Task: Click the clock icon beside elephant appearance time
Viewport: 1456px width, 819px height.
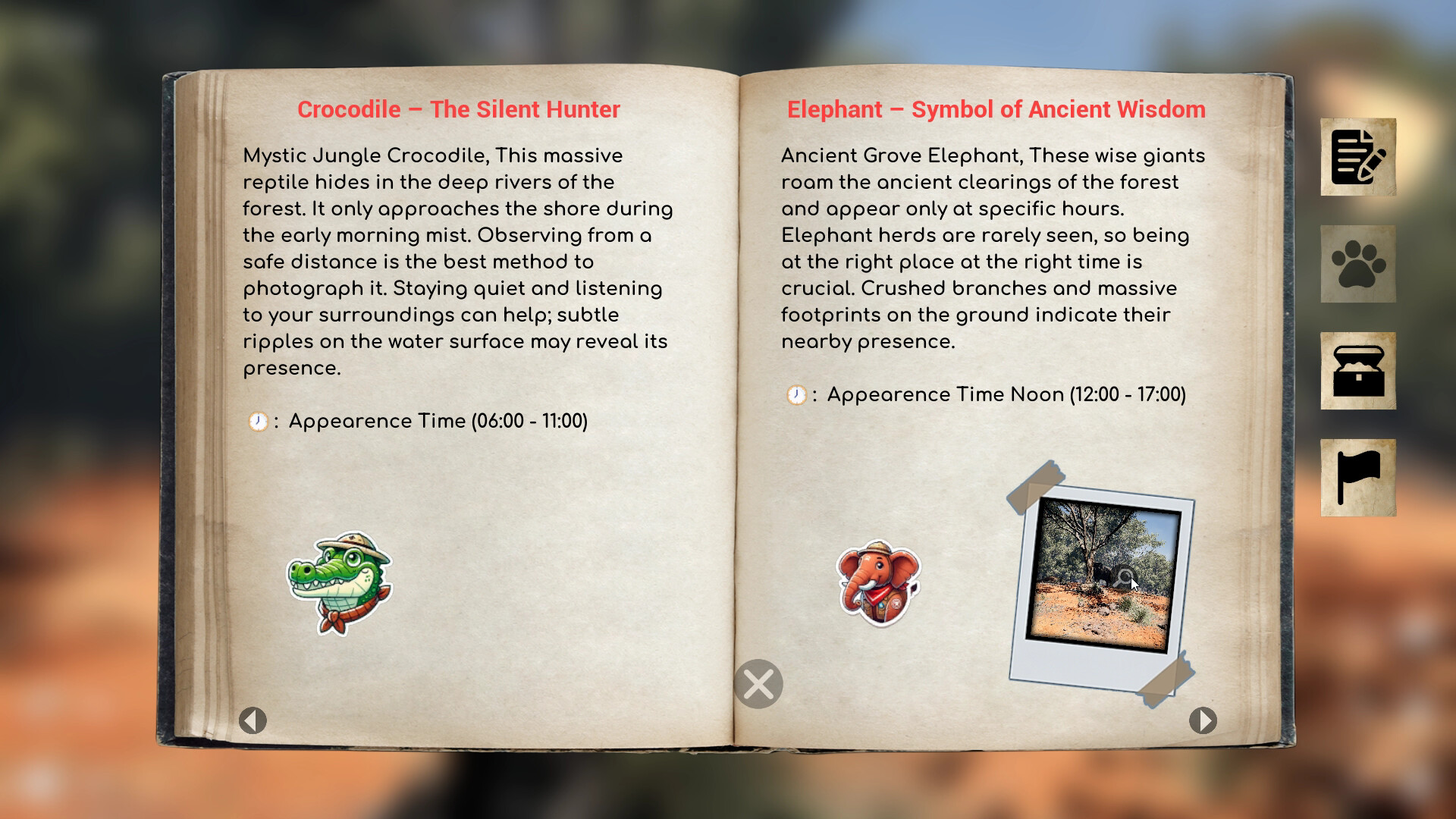Action: click(796, 395)
